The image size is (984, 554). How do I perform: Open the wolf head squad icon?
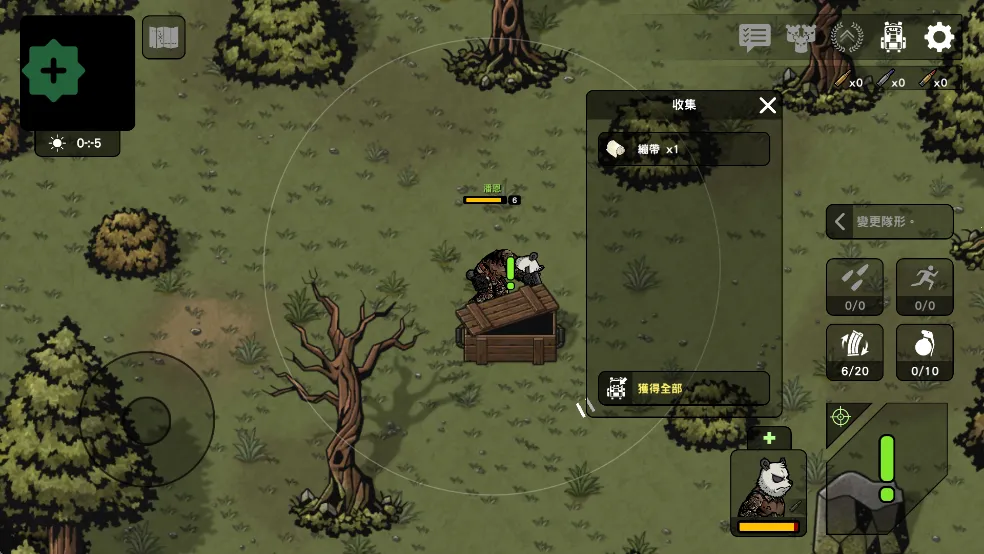tap(801, 38)
